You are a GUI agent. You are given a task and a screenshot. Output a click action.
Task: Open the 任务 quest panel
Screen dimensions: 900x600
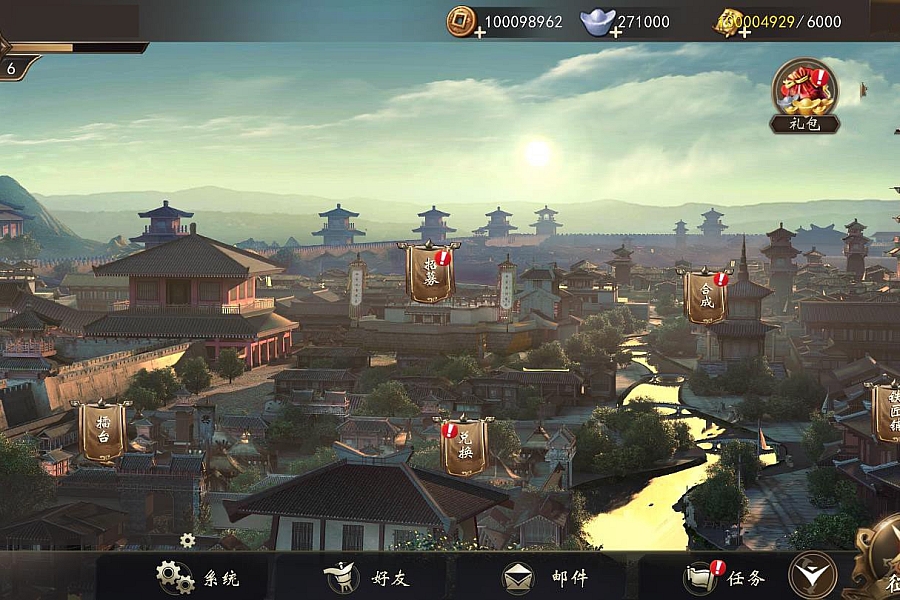(724, 577)
